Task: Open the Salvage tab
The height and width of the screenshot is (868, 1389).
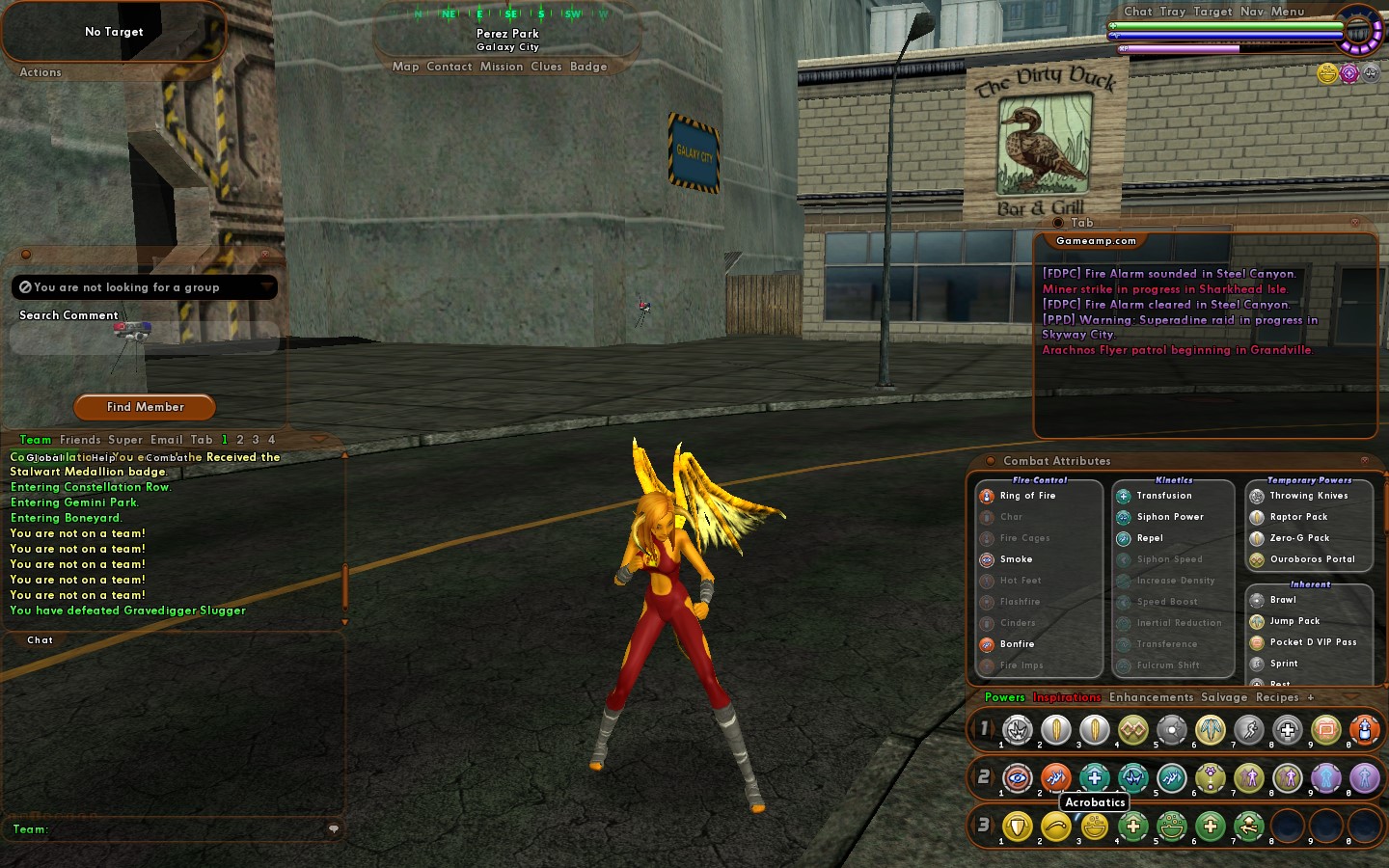Action: click(x=1224, y=697)
